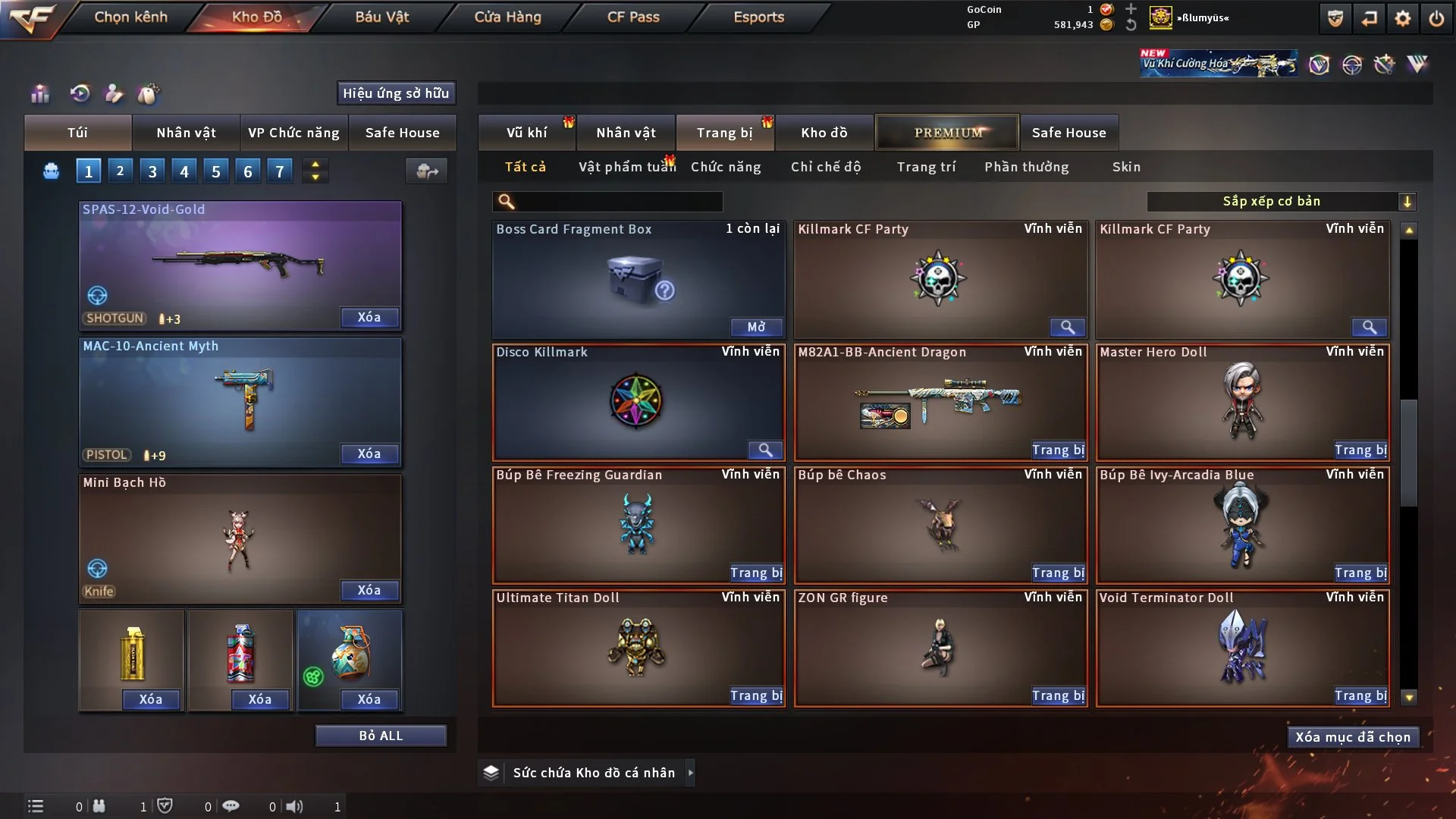Show the Chức năng filter category
The width and height of the screenshot is (1456, 819).
726,167
